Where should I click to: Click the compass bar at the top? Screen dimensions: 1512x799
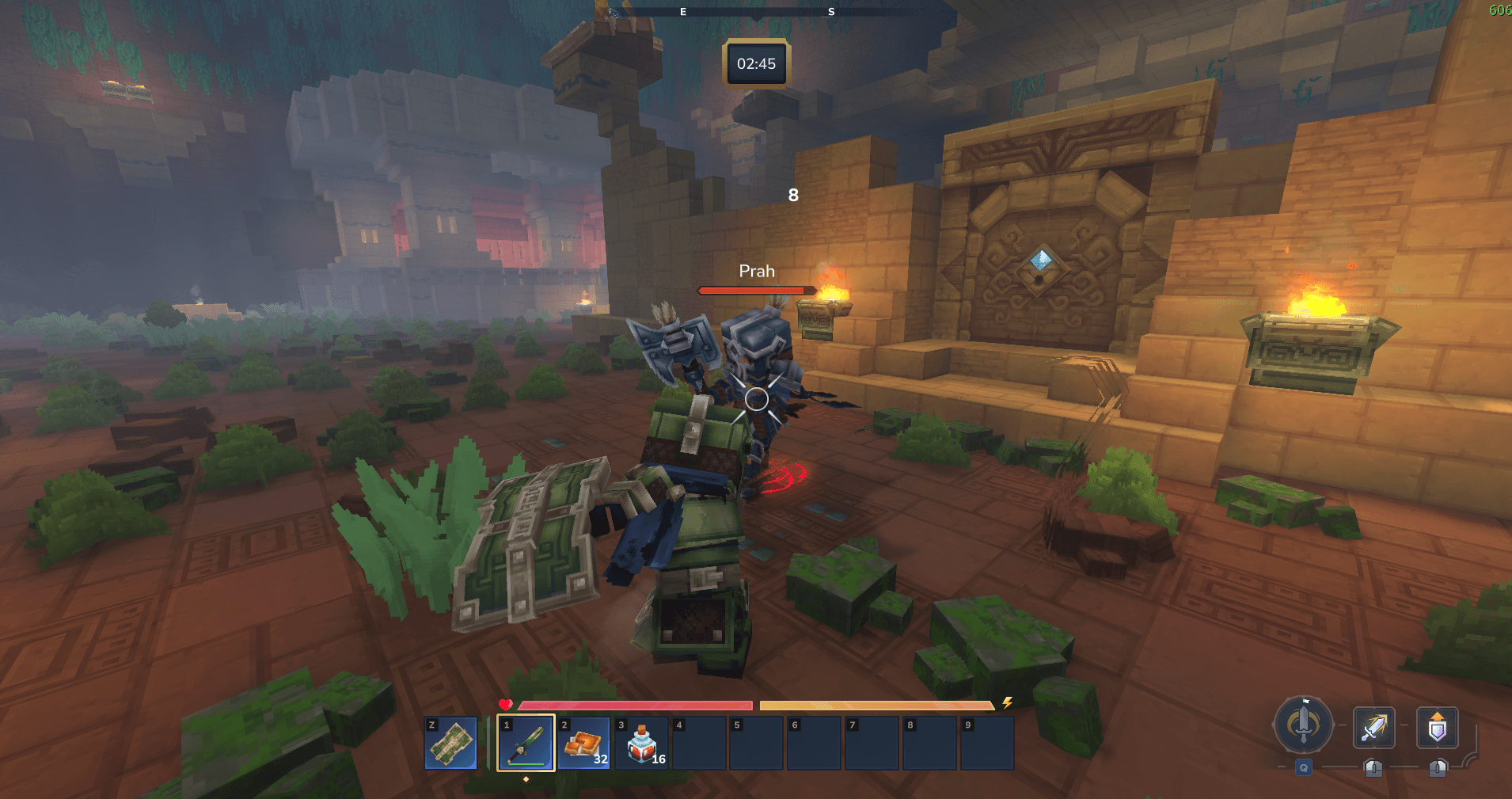(x=756, y=12)
